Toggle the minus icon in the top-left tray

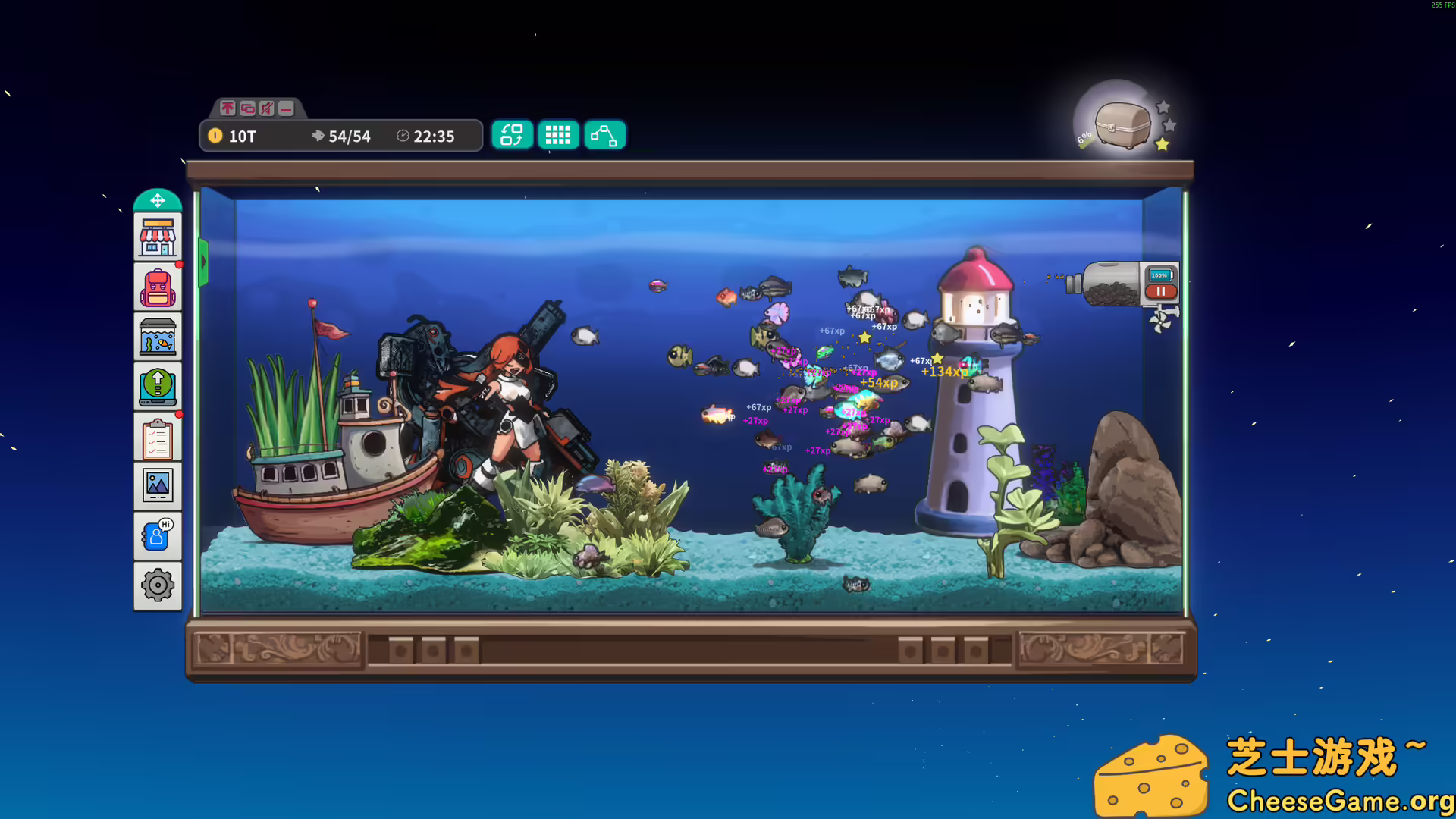[x=284, y=109]
